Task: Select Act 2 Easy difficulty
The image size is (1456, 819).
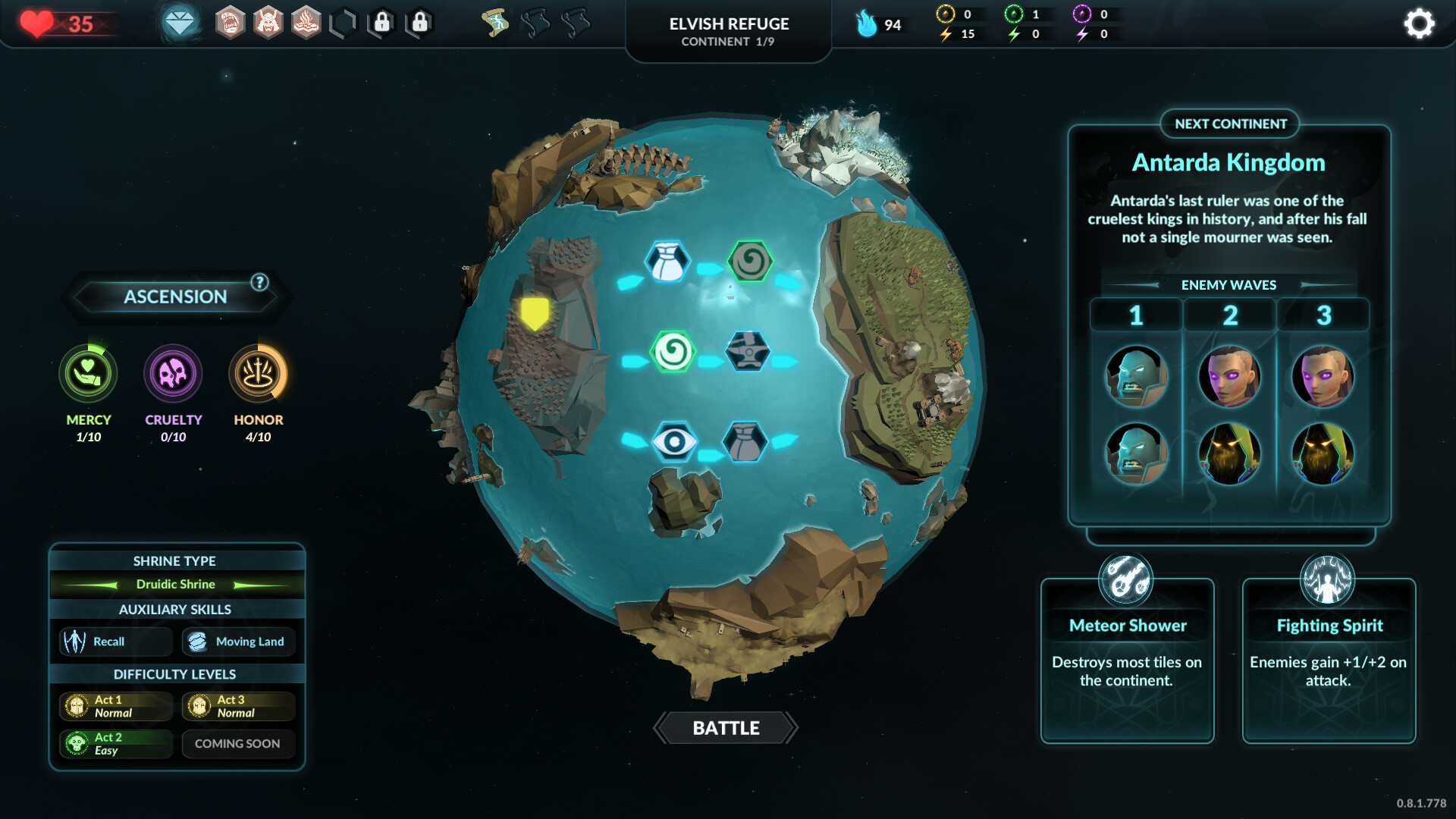Action: coord(115,743)
